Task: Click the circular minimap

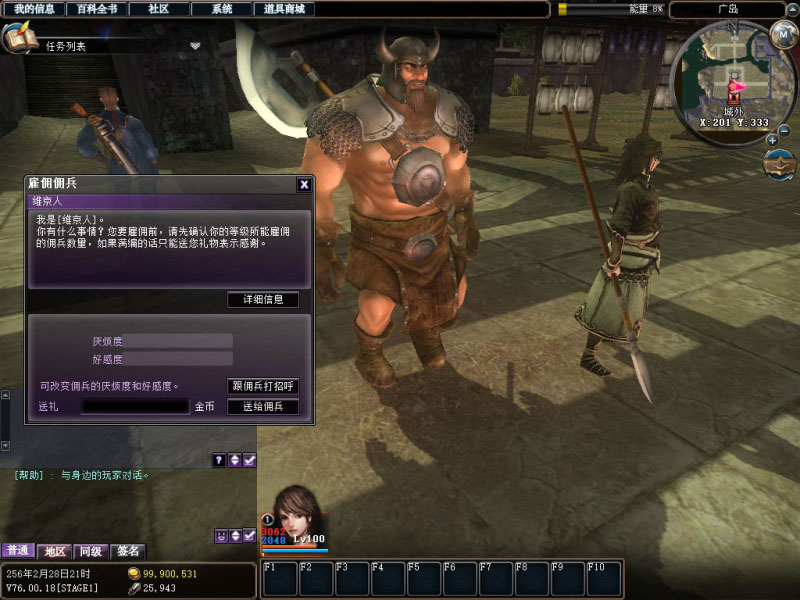Action: tap(733, 85)
